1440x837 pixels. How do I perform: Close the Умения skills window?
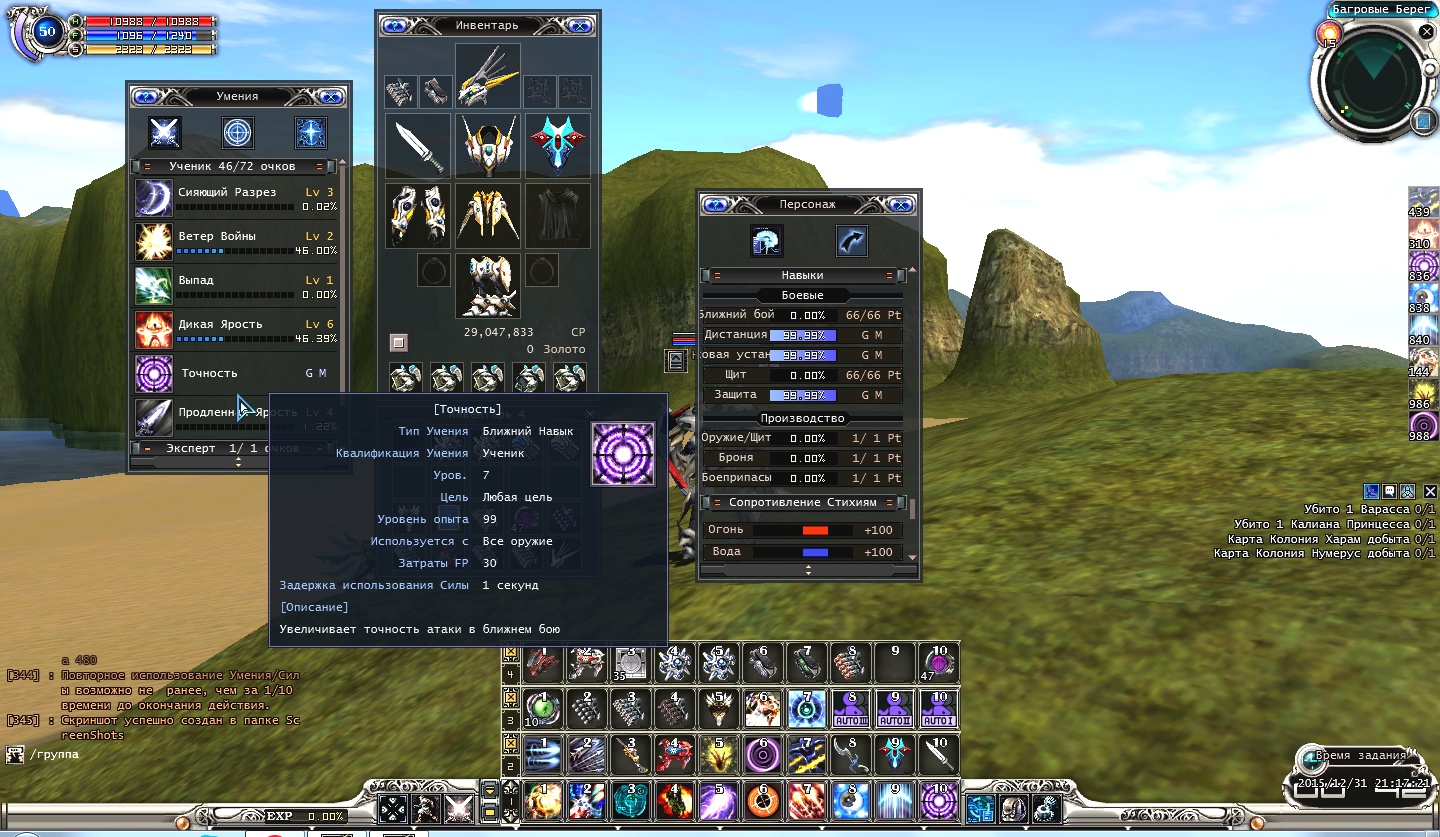click(x=331, y=97)
